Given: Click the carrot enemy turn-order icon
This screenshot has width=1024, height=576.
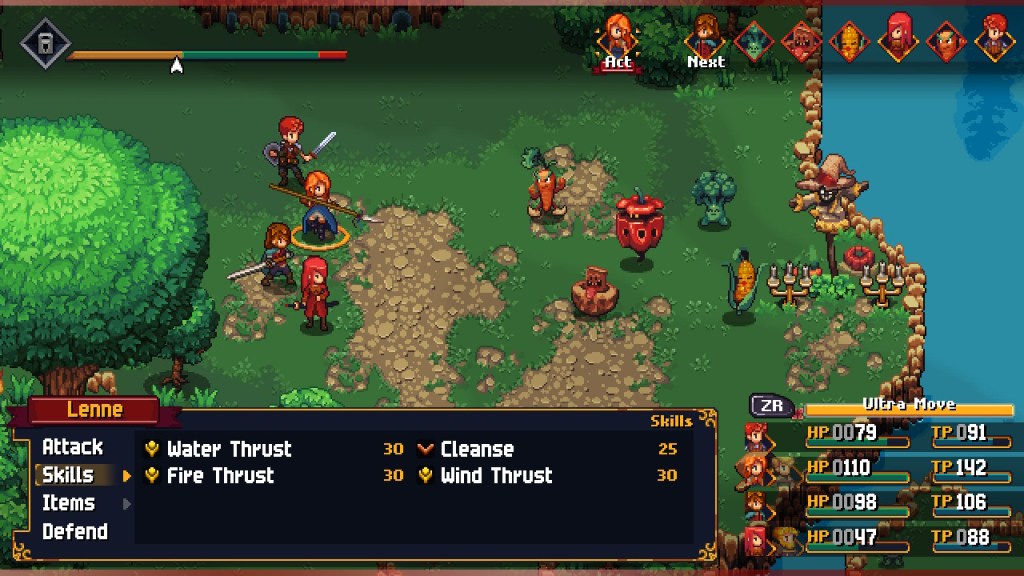Looking at the screenshot, I should [945, 42].
